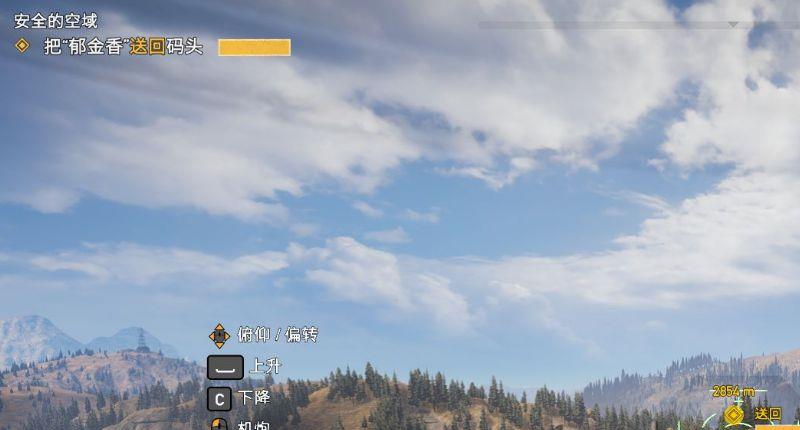Select the "把郁金香送回码头" objective tracker

click(x=123, y=47)
